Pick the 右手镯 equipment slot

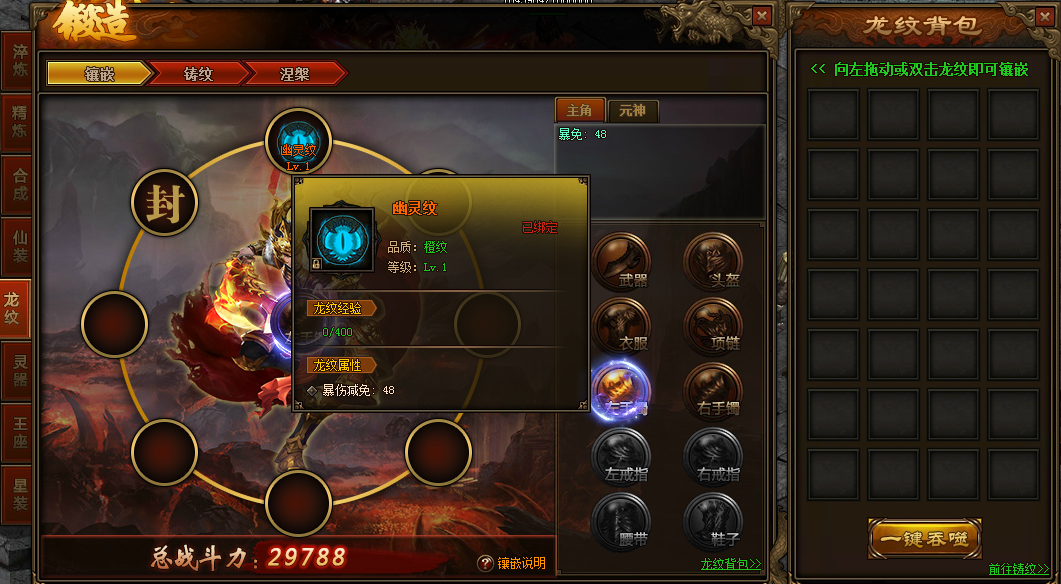(x=713, y=390)
